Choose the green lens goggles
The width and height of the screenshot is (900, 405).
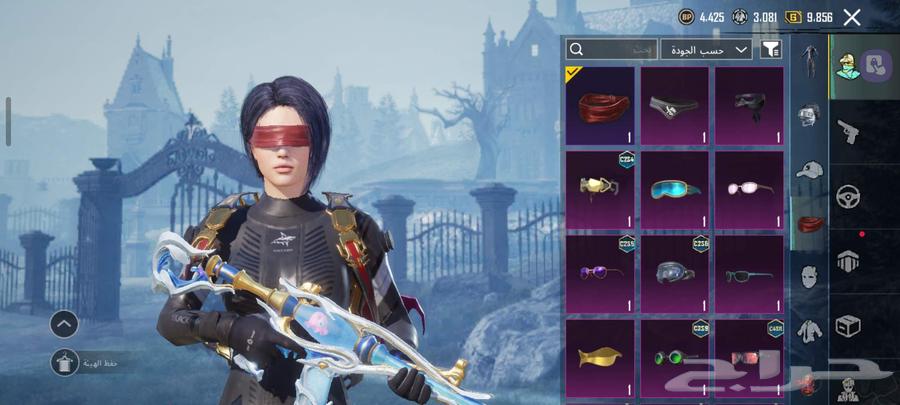coord(674,356)
